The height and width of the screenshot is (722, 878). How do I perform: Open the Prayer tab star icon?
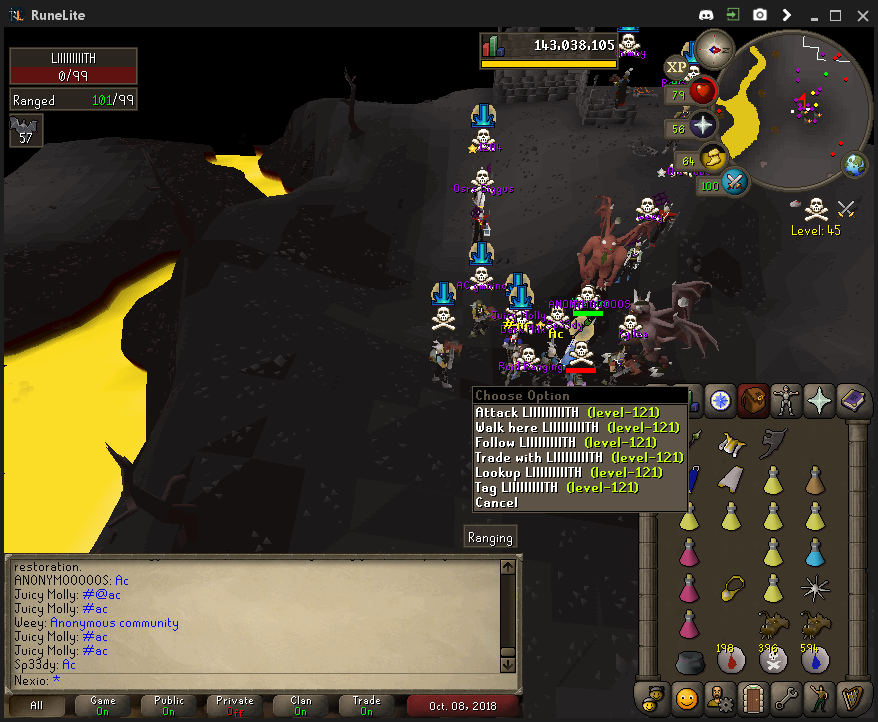(820, 401)
